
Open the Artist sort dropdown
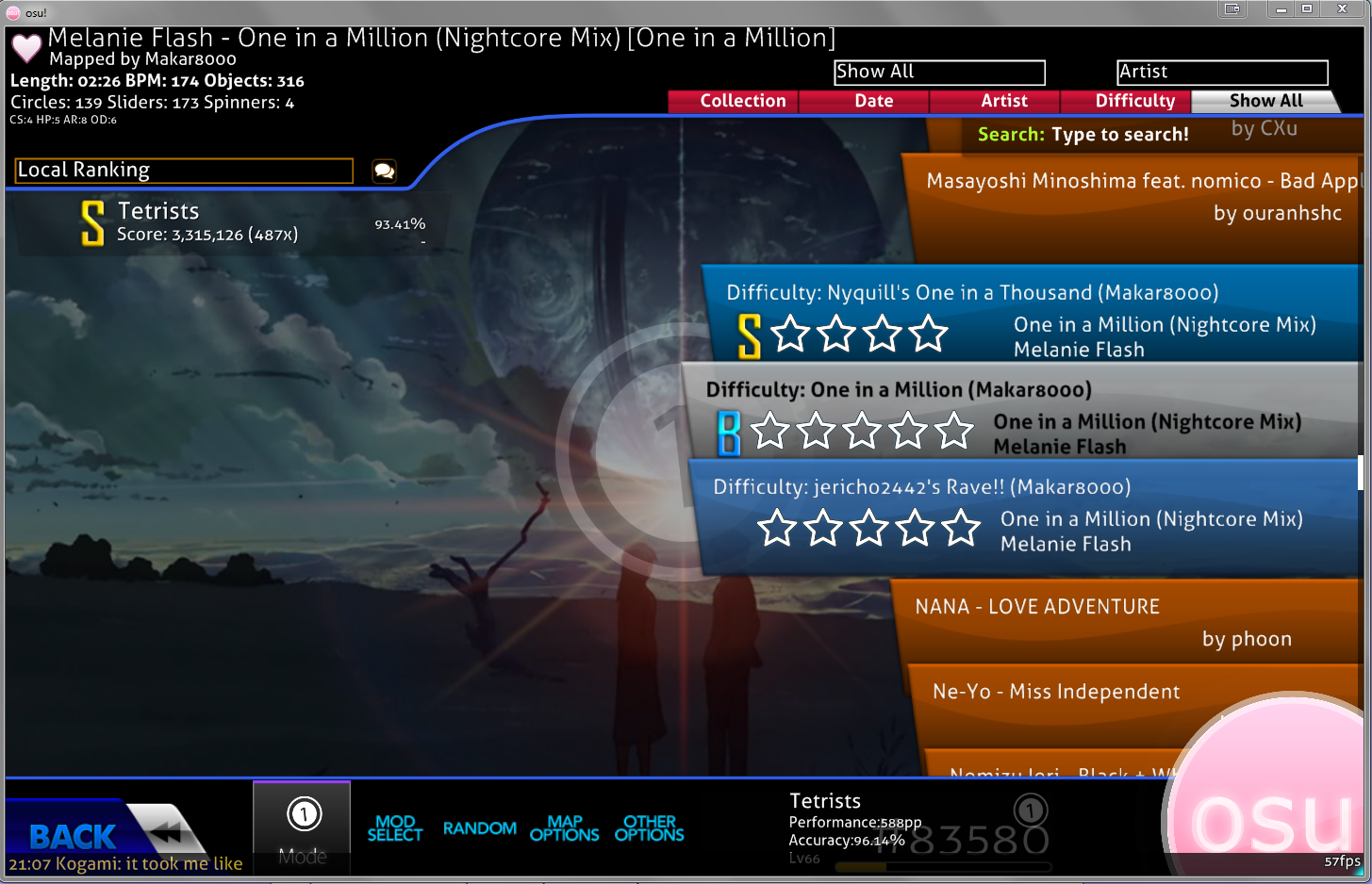pos(1220,72)
